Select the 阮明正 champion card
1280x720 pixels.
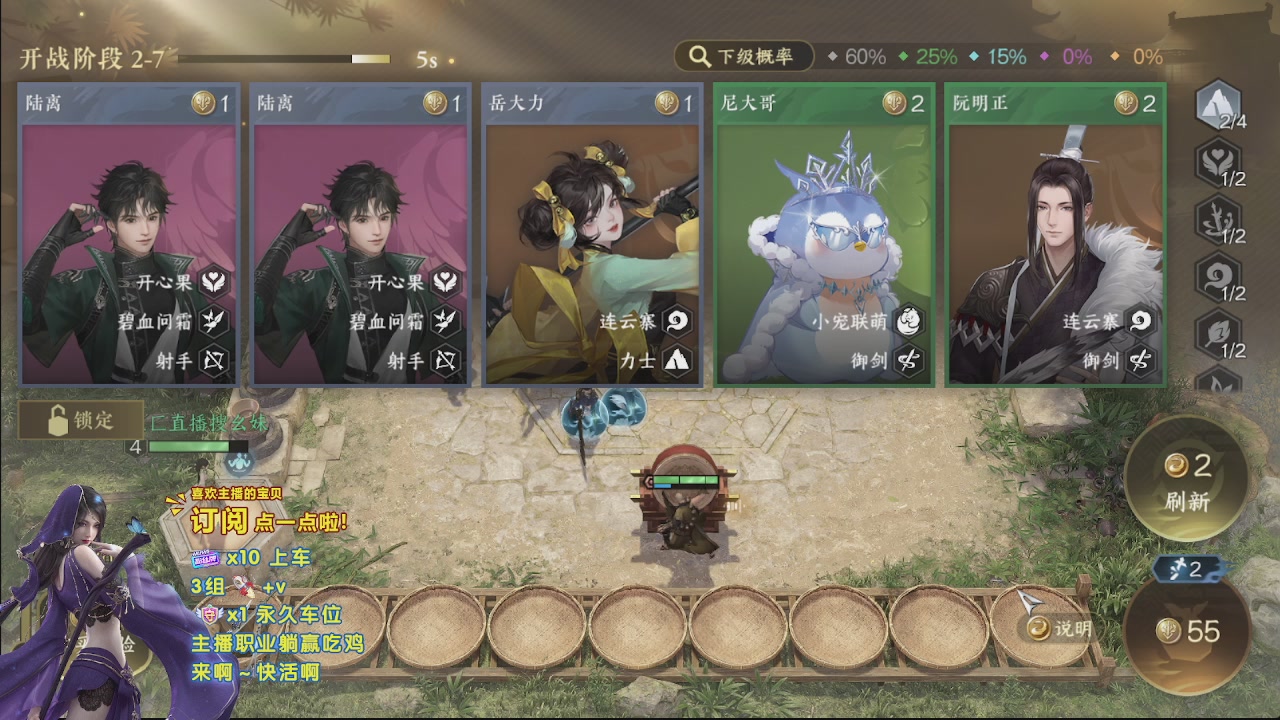(1055, 235)
